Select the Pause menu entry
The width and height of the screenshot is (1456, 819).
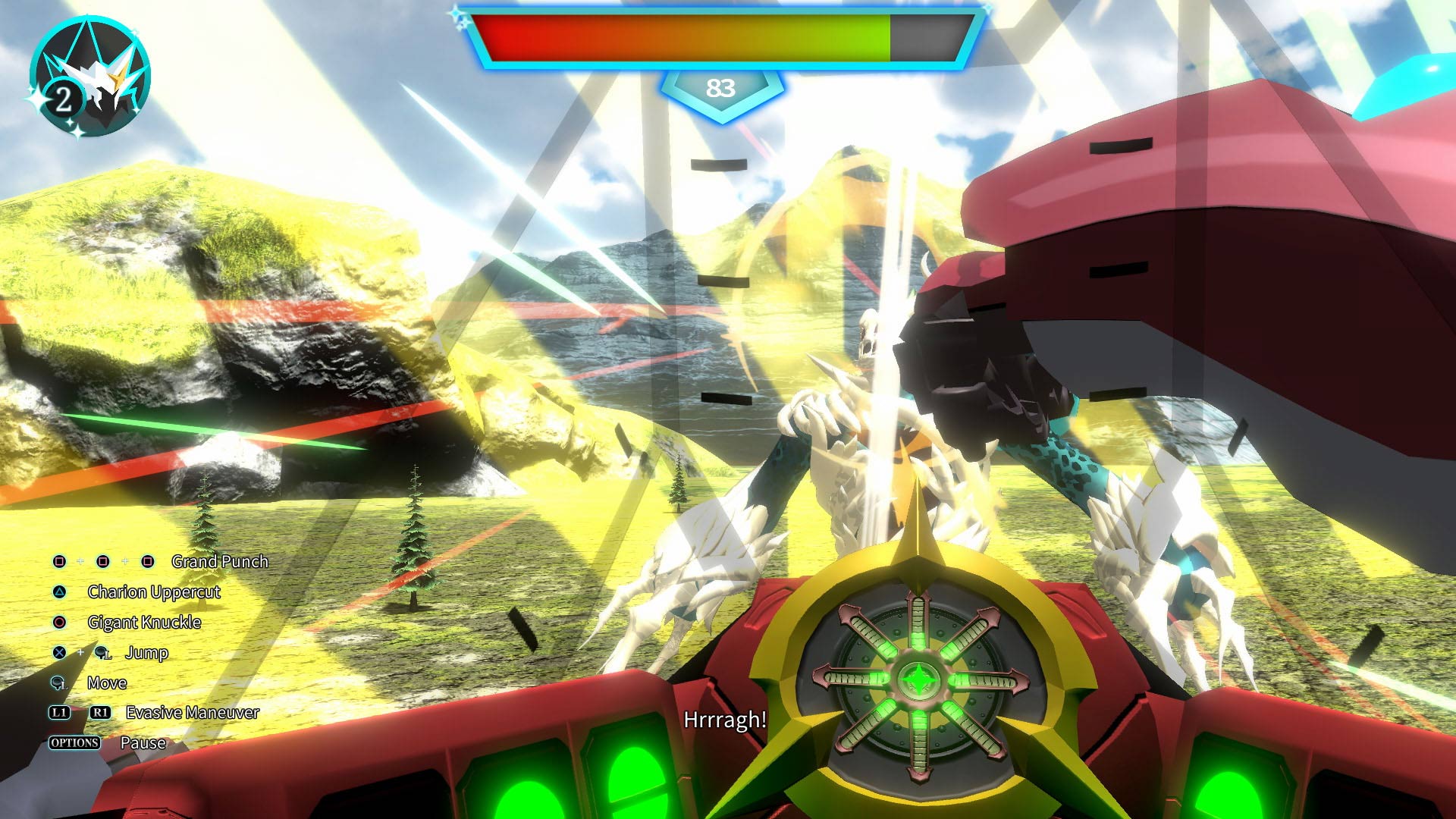coord(144,742)
